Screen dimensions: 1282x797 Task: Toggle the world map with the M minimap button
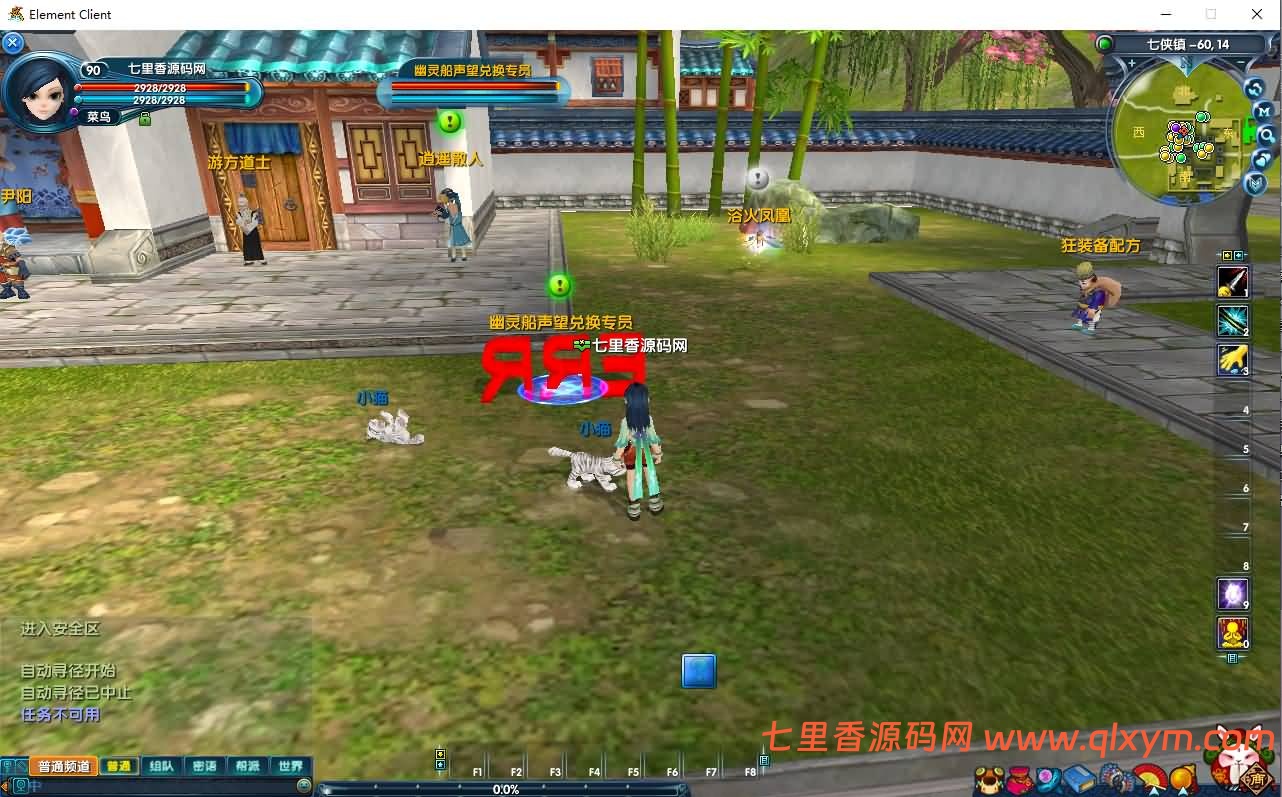[1263, 111]
